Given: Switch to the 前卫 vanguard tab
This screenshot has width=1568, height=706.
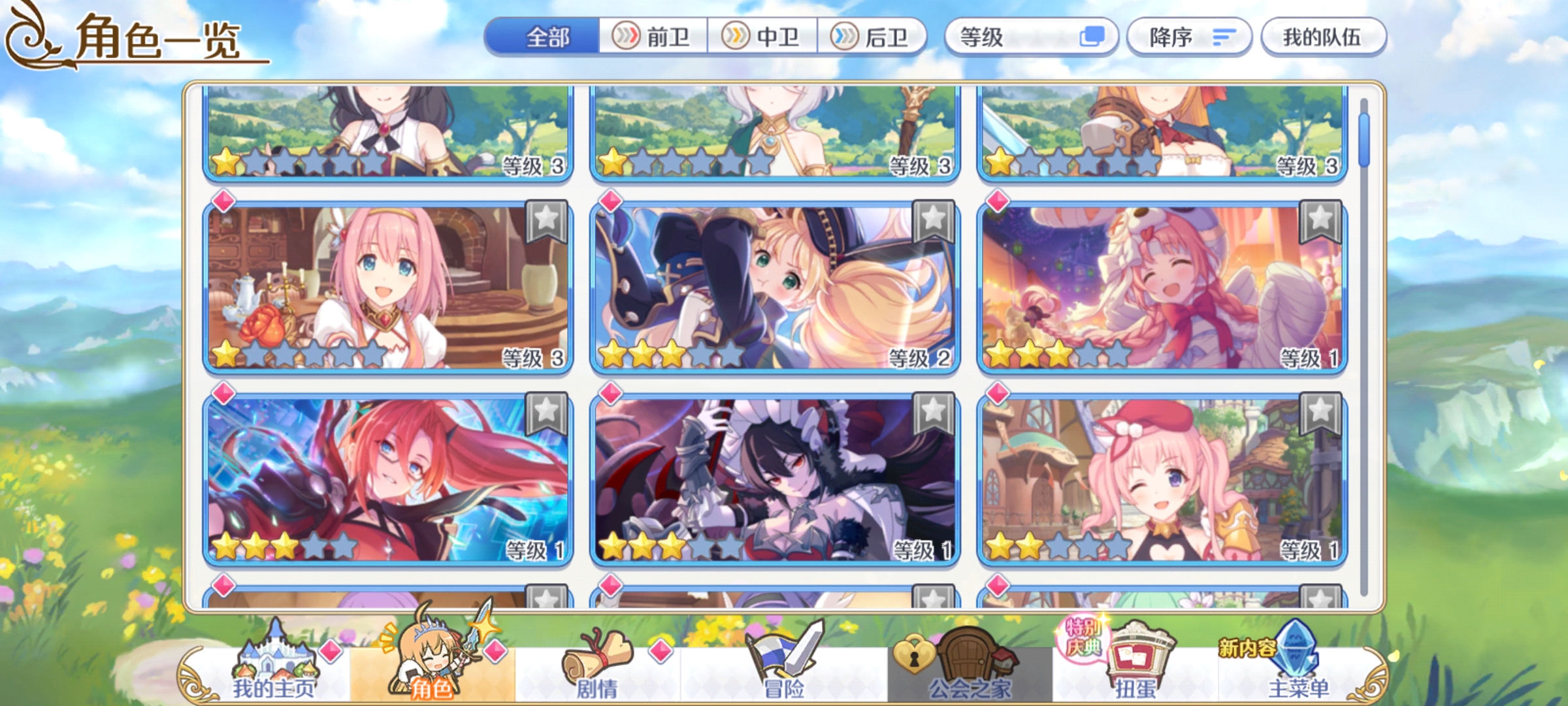Looking at the screenshot, I should [653, 37].
